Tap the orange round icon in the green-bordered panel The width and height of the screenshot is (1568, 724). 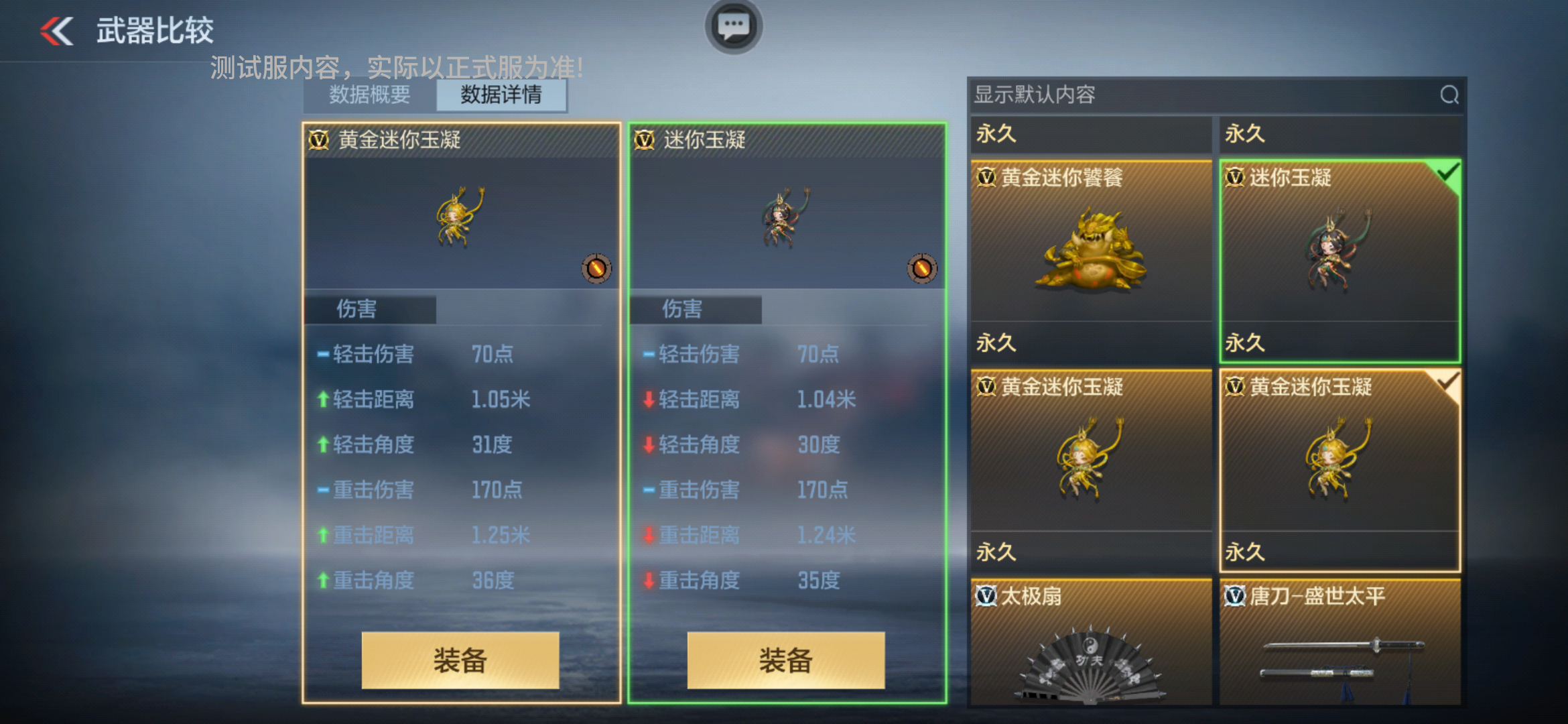click(x=921, y=269)
